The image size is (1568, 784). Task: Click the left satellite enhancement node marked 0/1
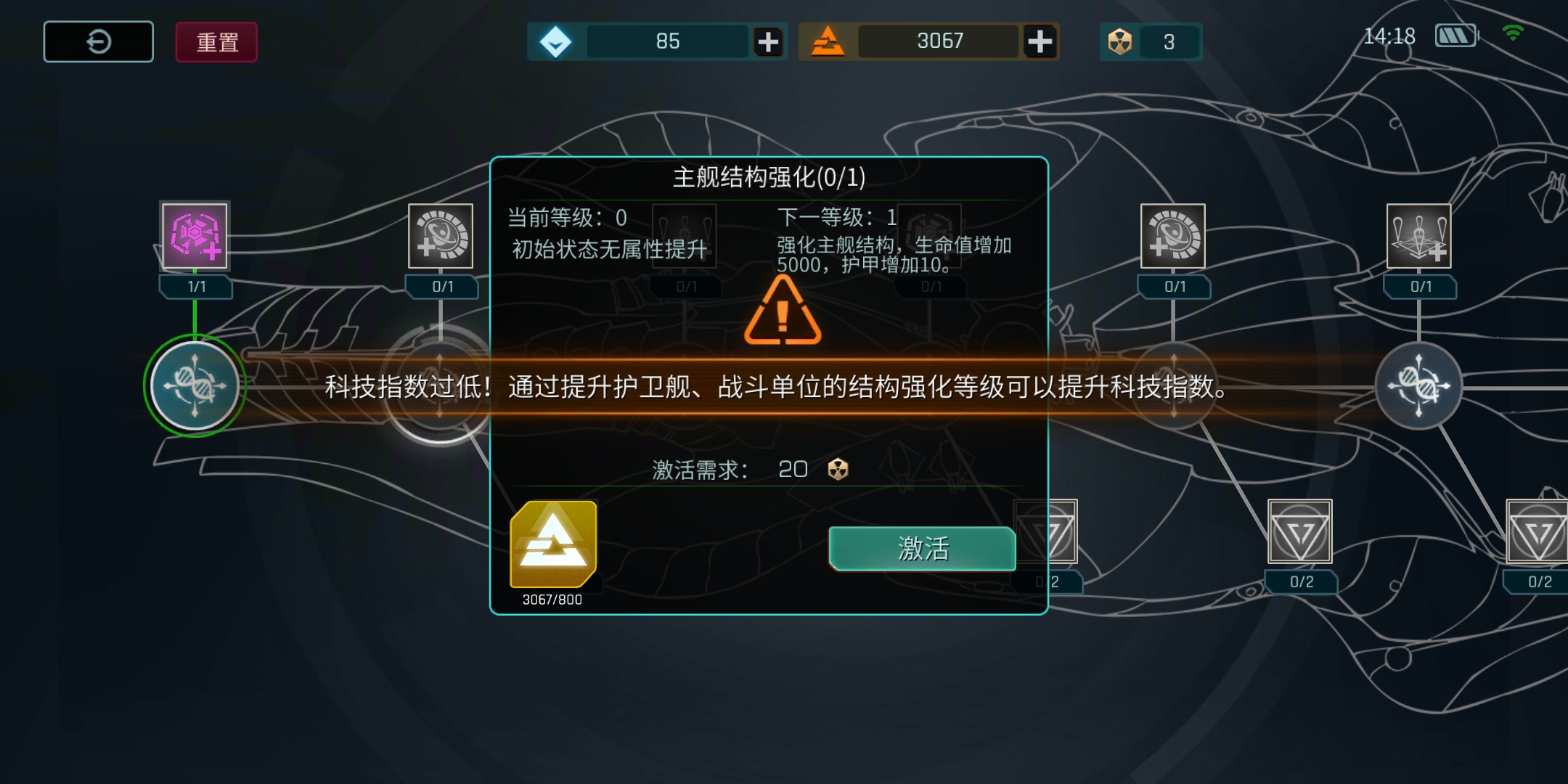(439, 237)
